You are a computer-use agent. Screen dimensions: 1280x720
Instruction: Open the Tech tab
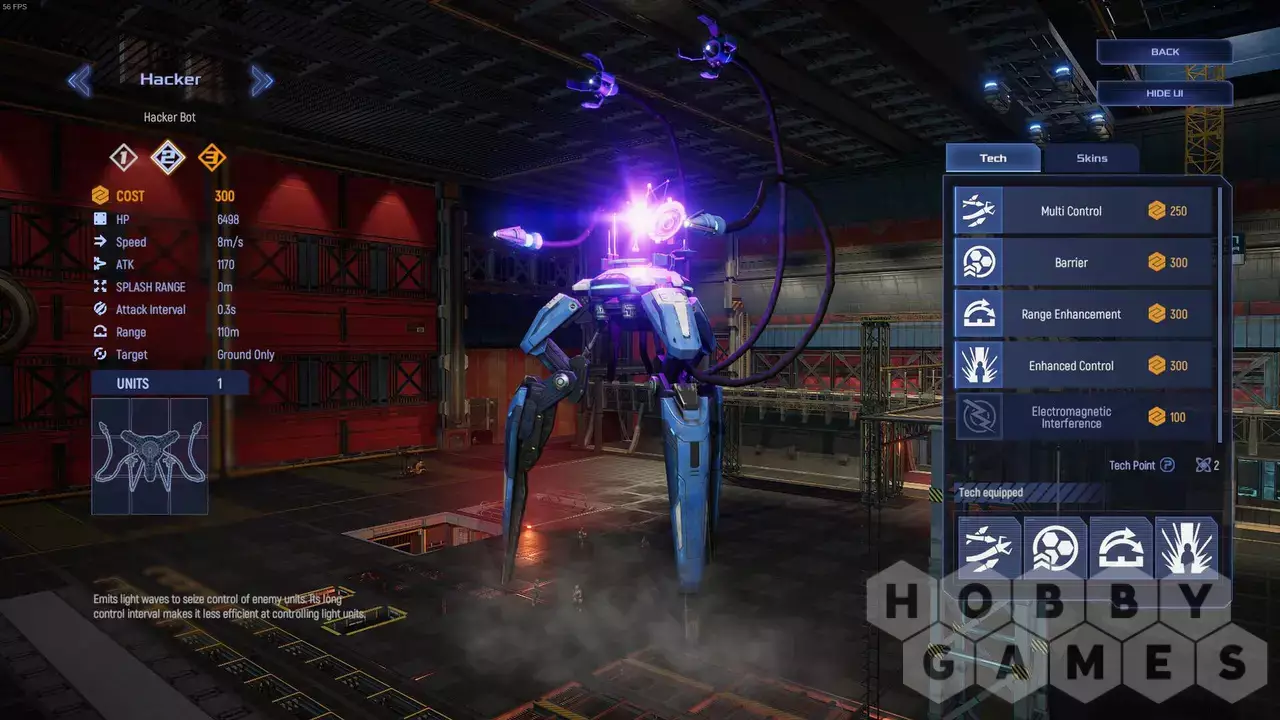993,158
